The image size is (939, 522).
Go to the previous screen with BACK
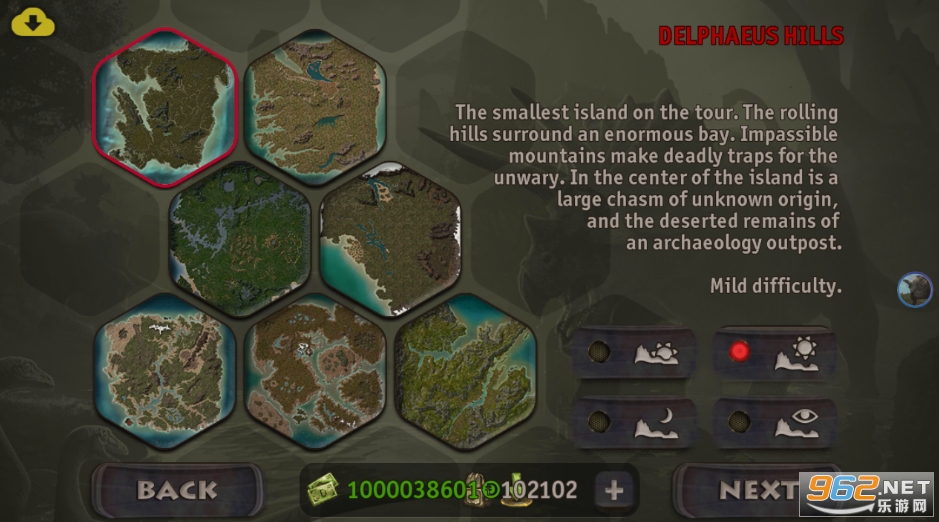(177, 490)
